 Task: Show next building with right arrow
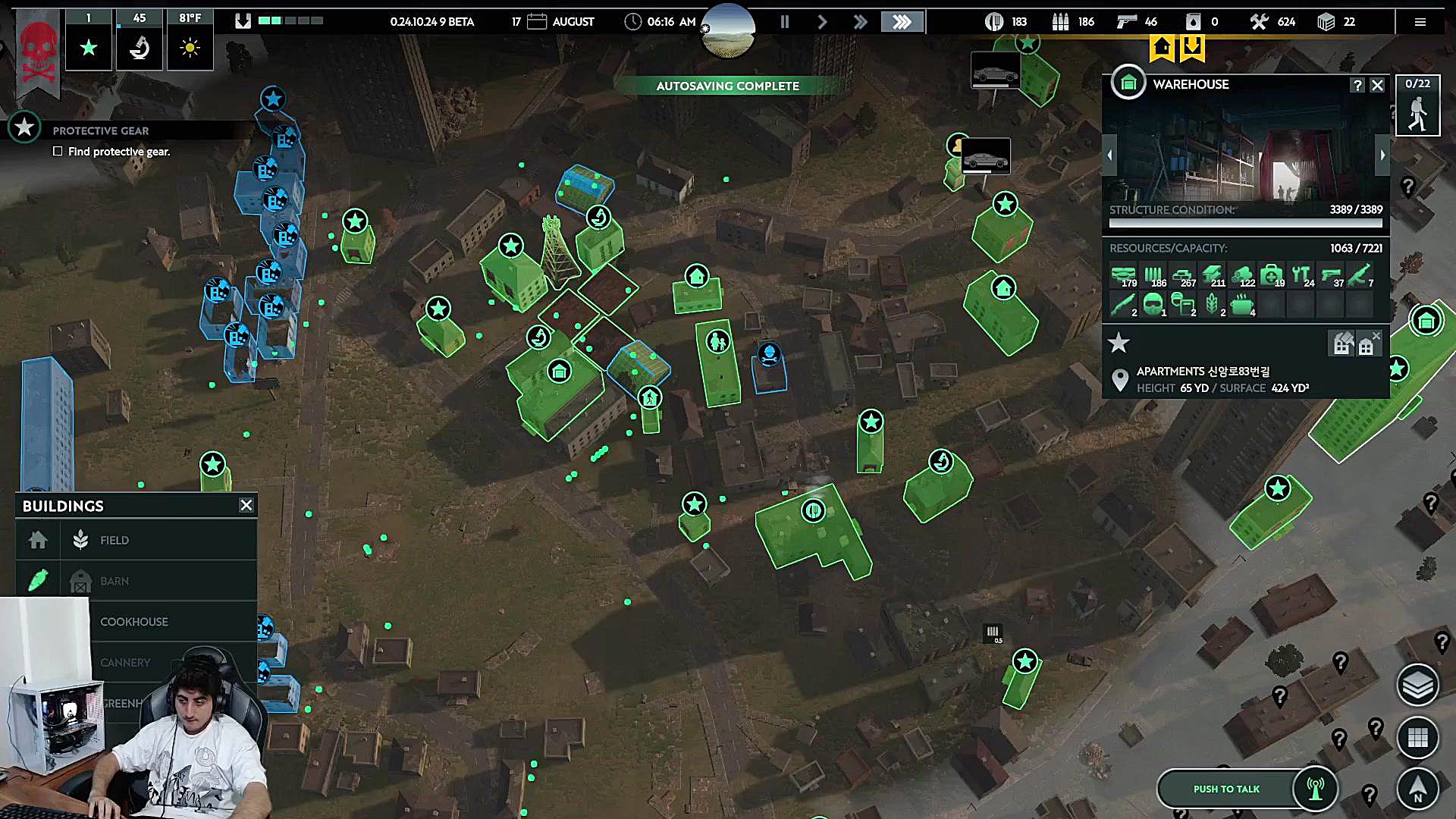click(x=1382, y=155)
